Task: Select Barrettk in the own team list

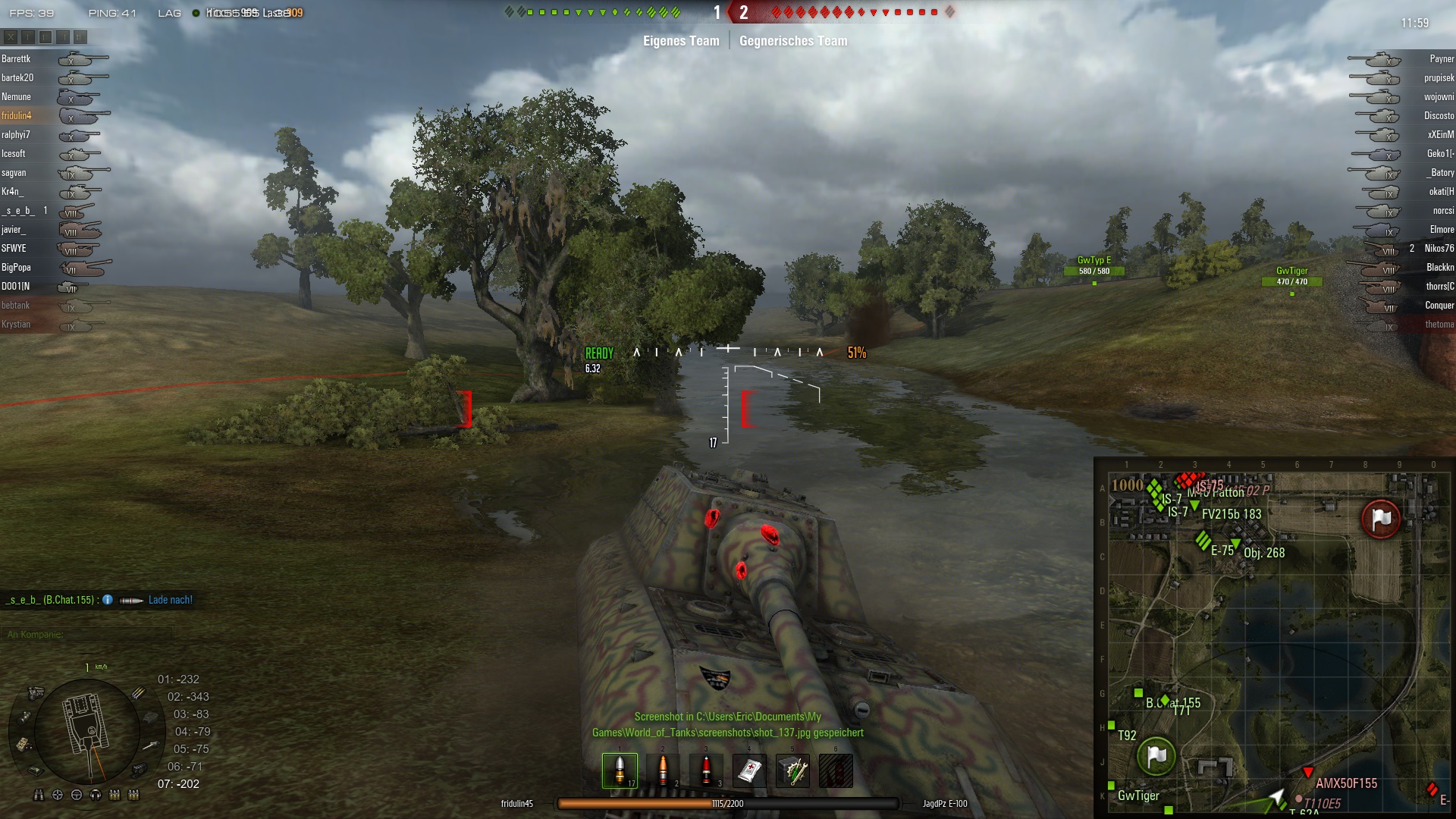Action: [17, 58]
